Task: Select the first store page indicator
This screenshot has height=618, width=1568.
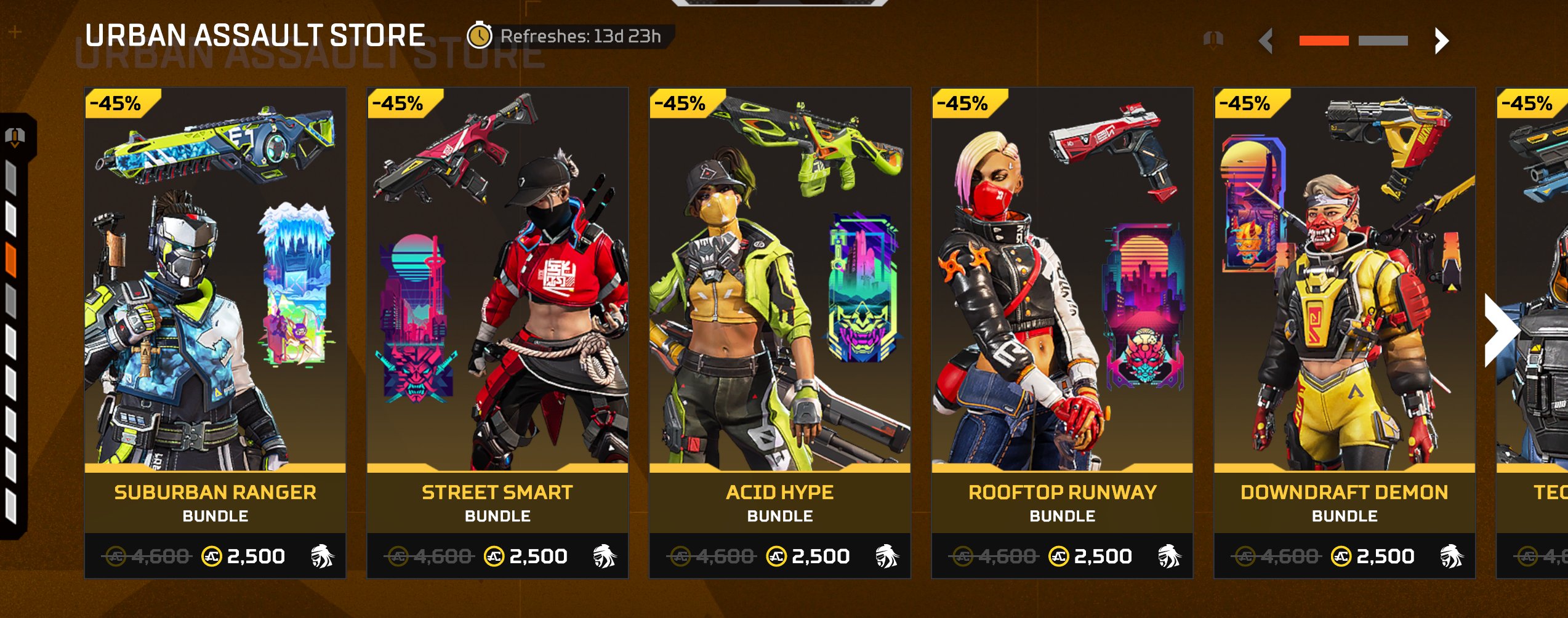Action: tap(1324, 41)
